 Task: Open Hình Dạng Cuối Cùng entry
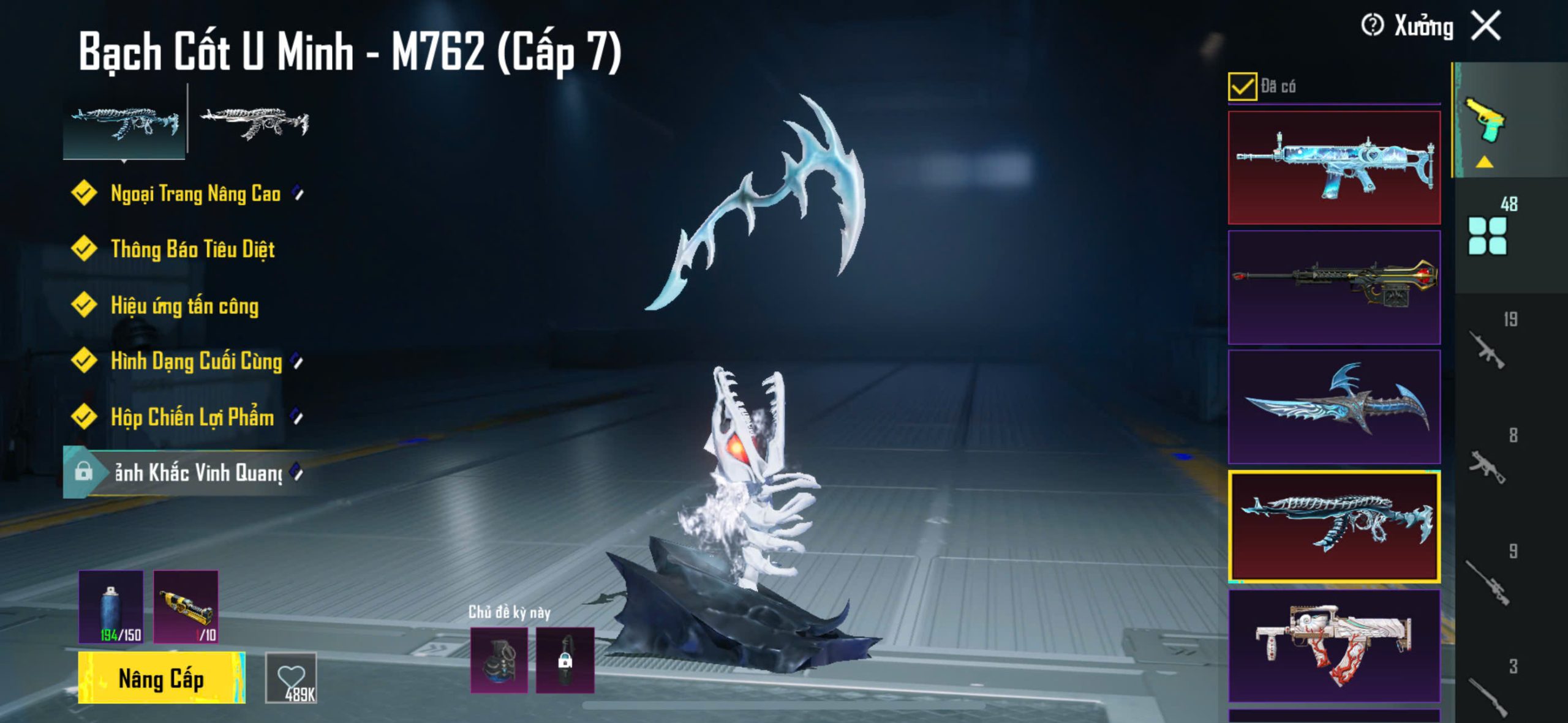pyautogui.click(x=196, y=361)
